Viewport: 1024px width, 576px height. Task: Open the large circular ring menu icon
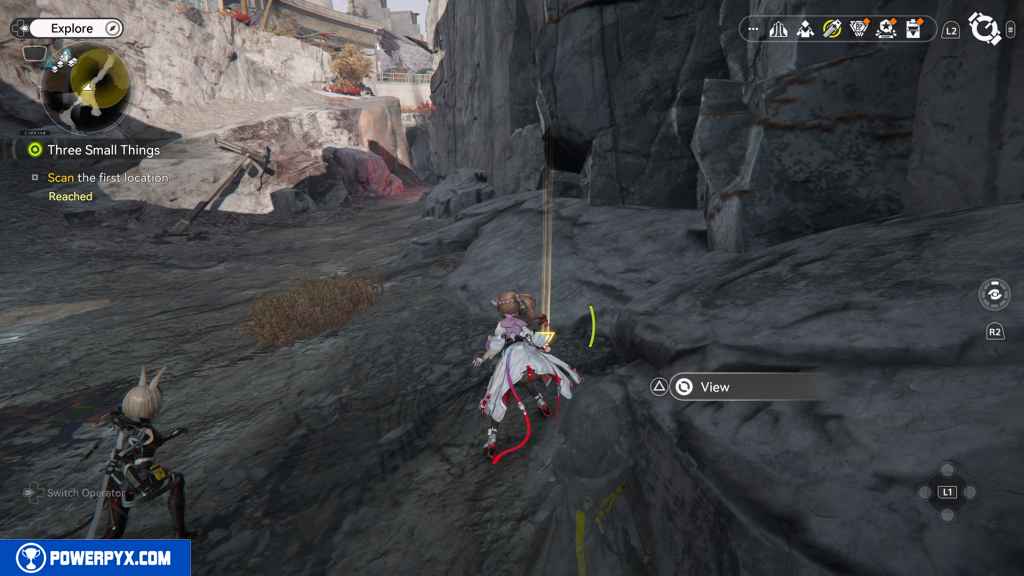pyautogui.click(x=985, y=29)
